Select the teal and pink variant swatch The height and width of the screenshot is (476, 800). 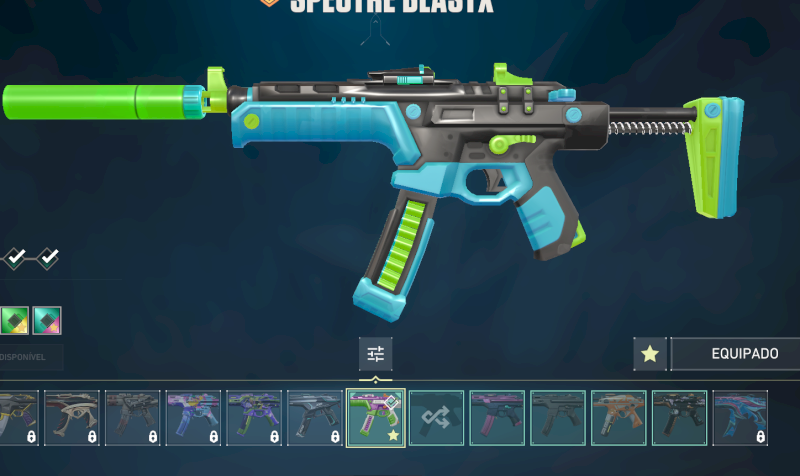(x=47, y=320)
